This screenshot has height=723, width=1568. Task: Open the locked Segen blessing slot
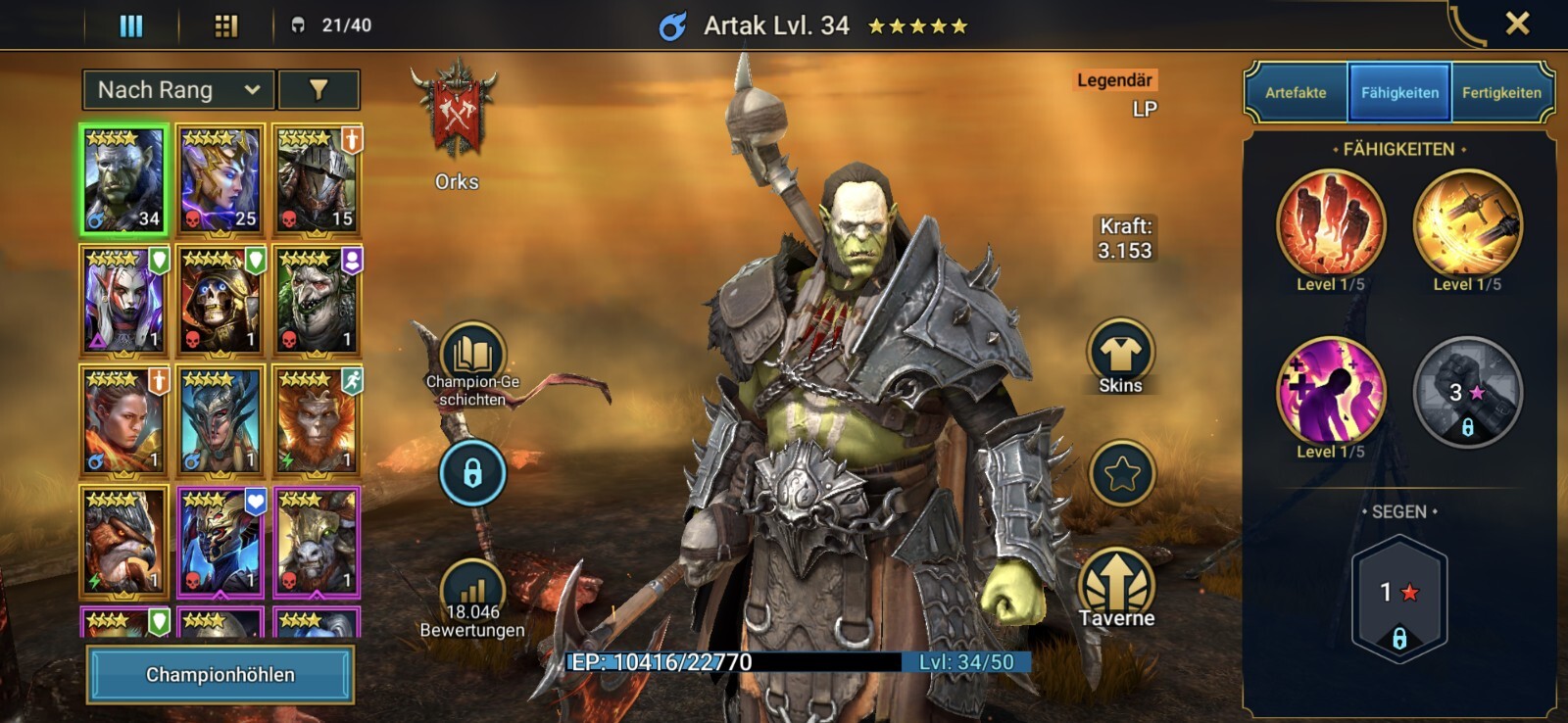[x=1399, y=600]
